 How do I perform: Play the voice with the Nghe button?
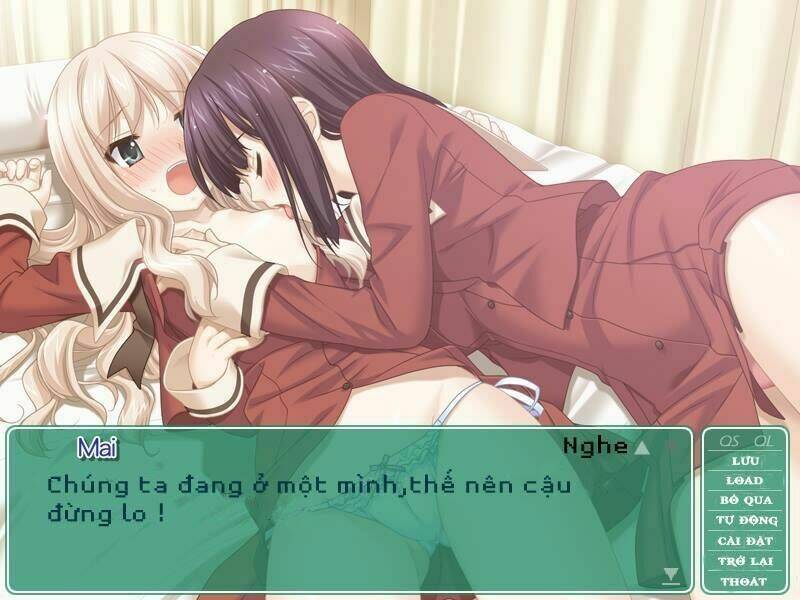(595, 446)
